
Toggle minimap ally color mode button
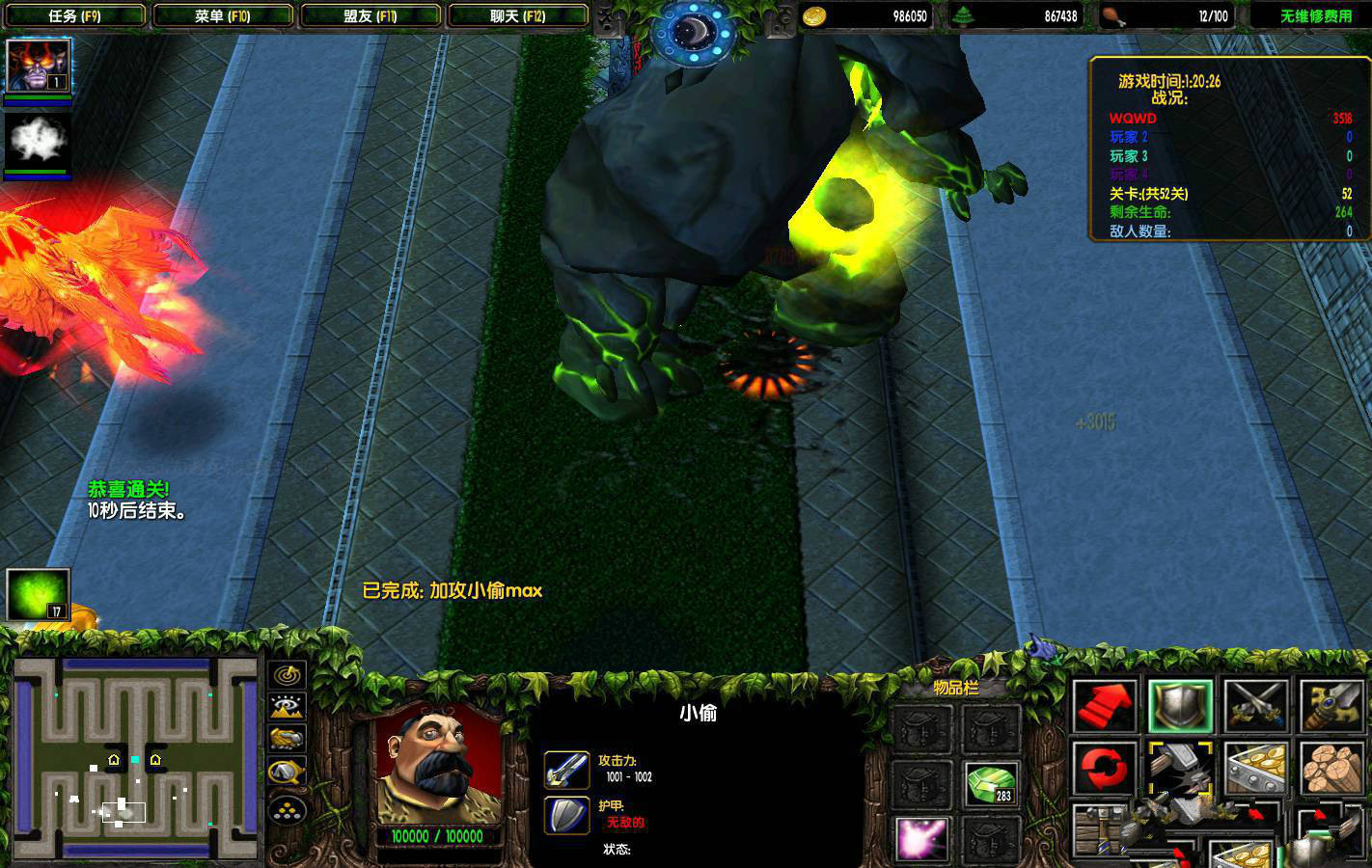[x=288, y=739]
